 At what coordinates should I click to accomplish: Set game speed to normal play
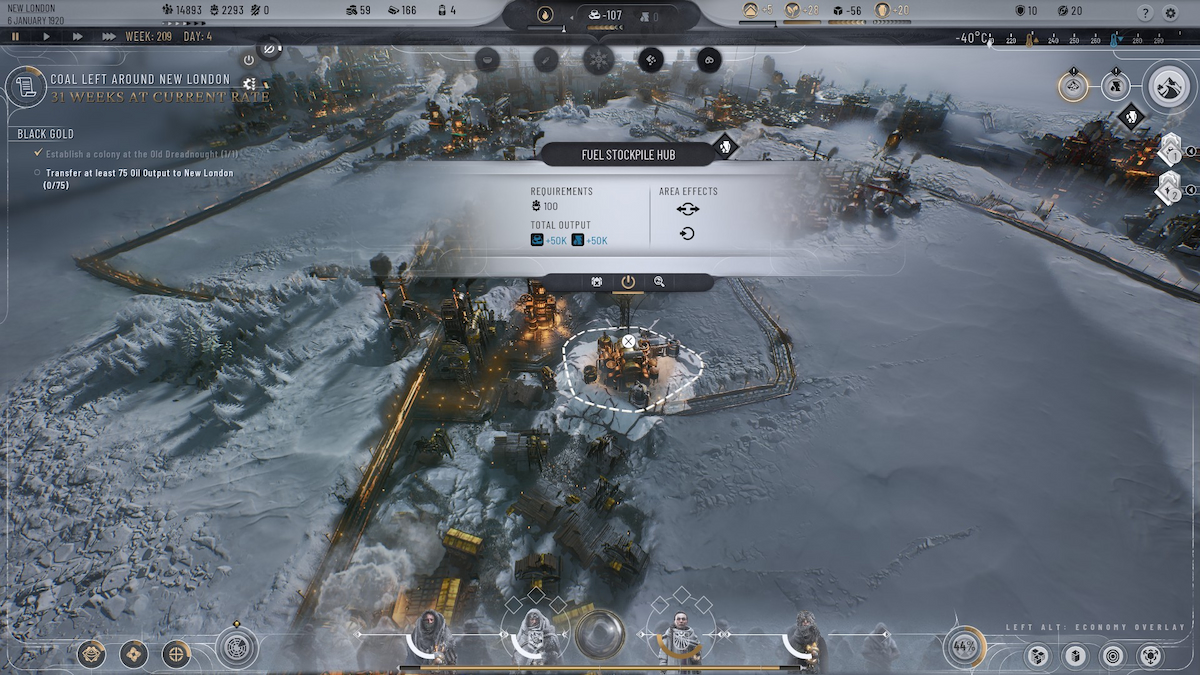click(x=46, y=36)
